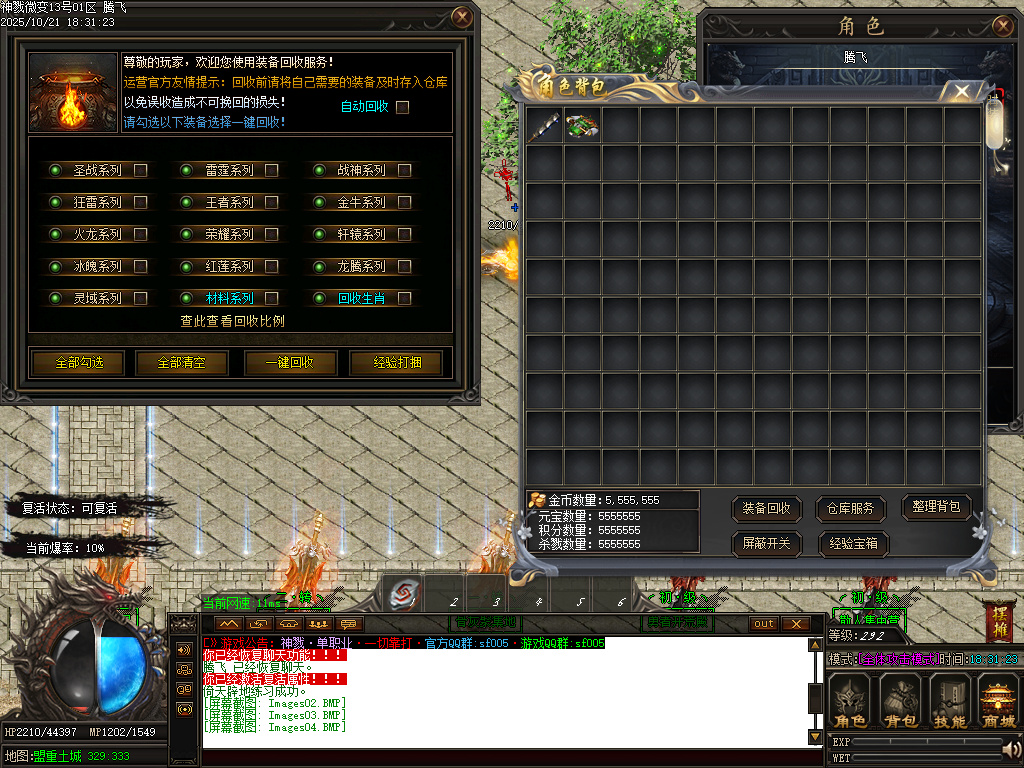Open the 商城 shop from the bottom bar

click(x=998, y=701)
